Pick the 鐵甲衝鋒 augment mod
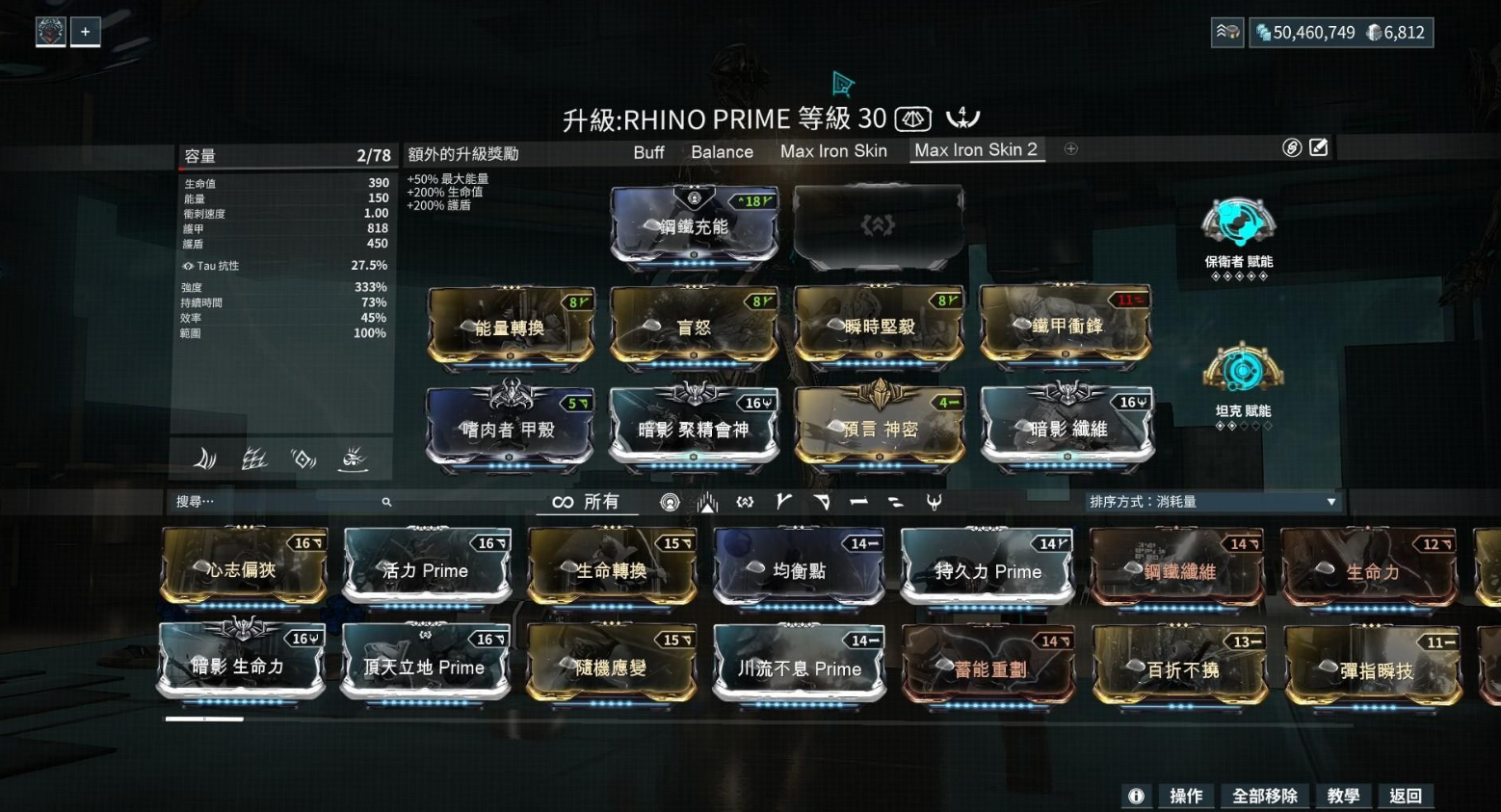The width and height of the screenshot is (1501, 812). tap(1066, 327)
